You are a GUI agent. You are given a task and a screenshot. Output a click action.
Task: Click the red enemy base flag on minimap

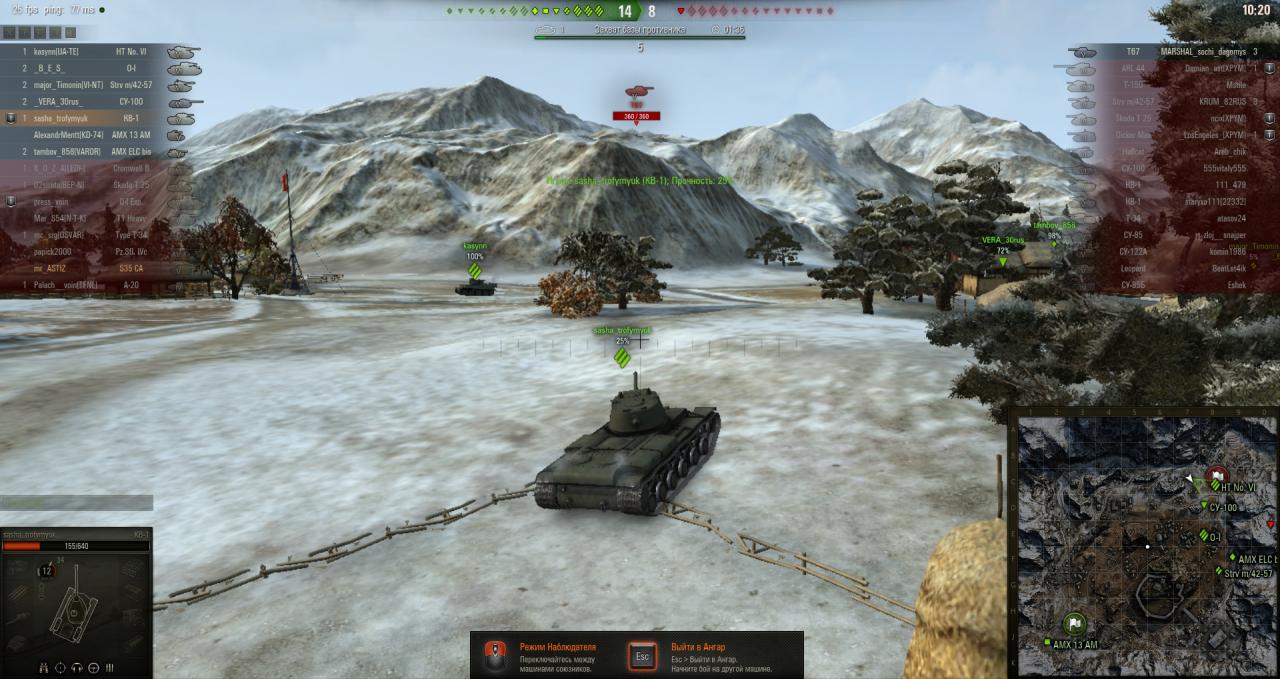(x=1216, y=475)
